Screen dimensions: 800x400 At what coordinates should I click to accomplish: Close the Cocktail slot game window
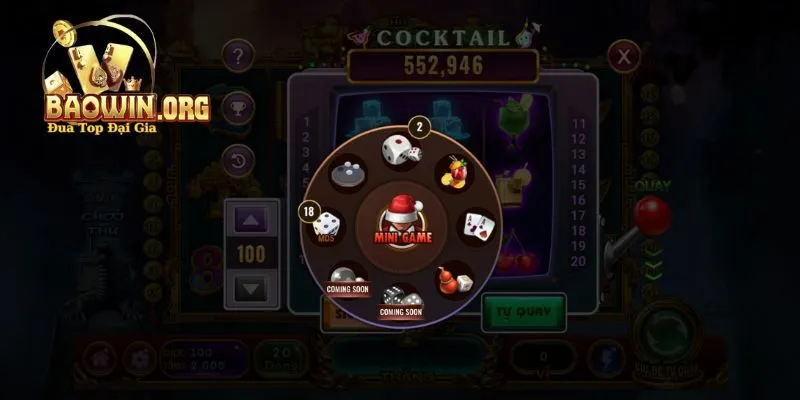pos(624,56)
